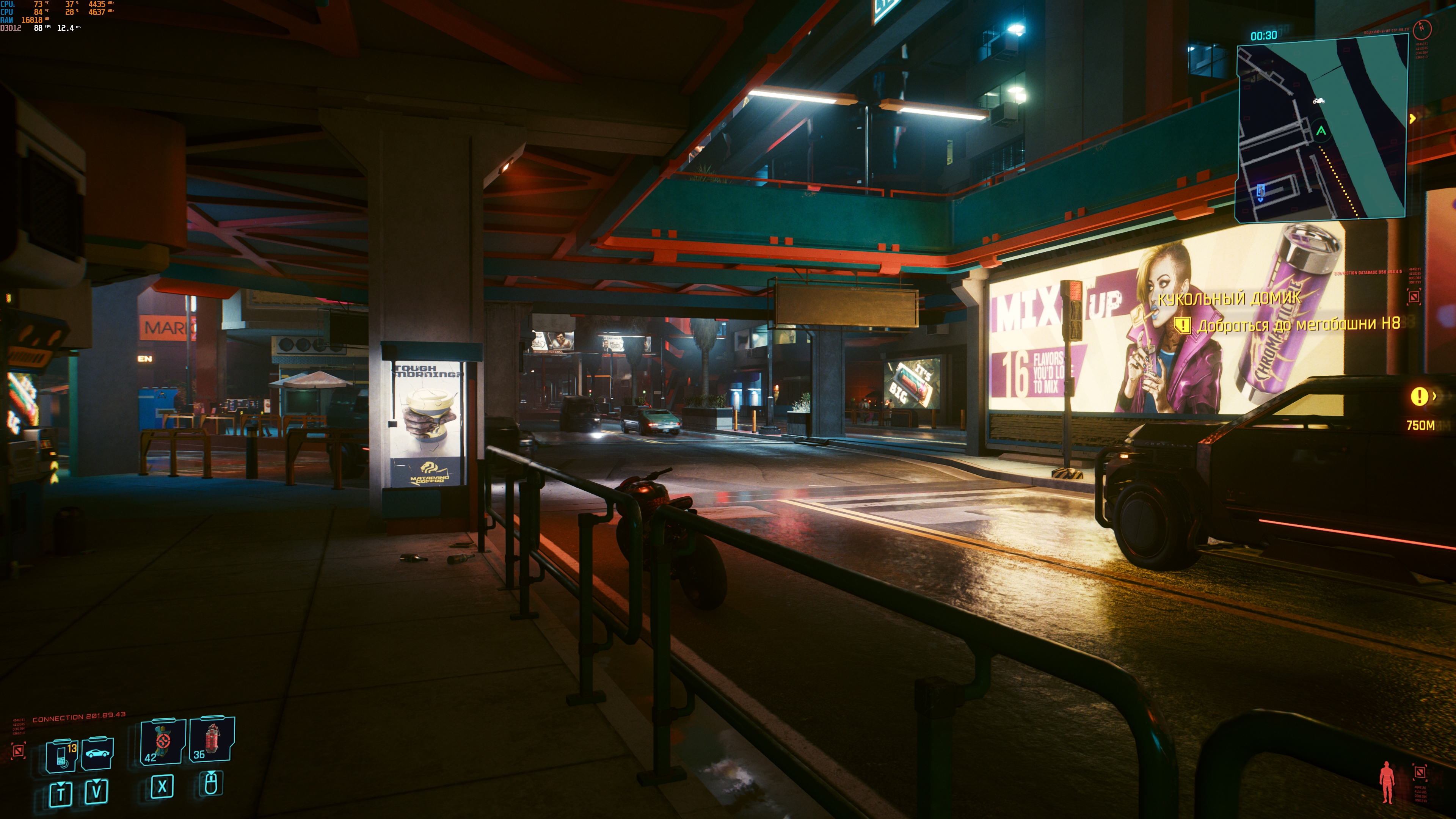Viewport: 1456px width, 819px height.
Task: Use the healing inhaler slot showing 42
Action: click(x=163, y=741)
